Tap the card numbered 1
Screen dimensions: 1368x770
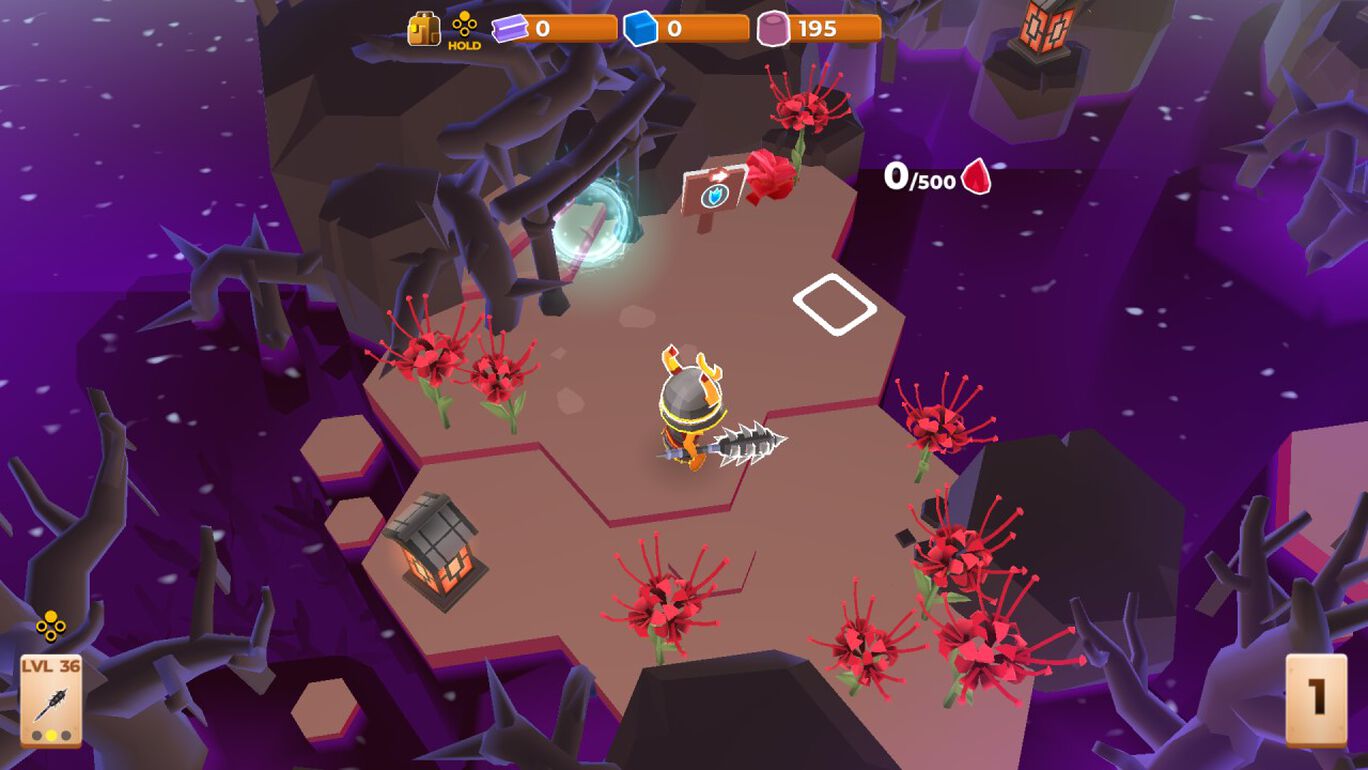click(1316, 699)
